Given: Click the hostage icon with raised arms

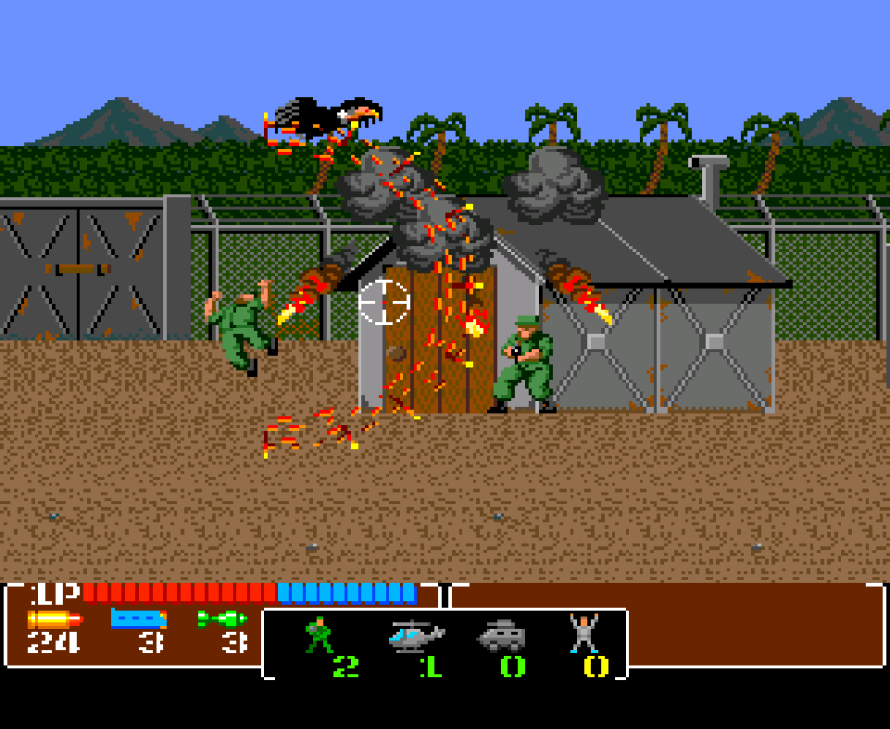Looking at the screenshot, I should (x=583, y=633).
